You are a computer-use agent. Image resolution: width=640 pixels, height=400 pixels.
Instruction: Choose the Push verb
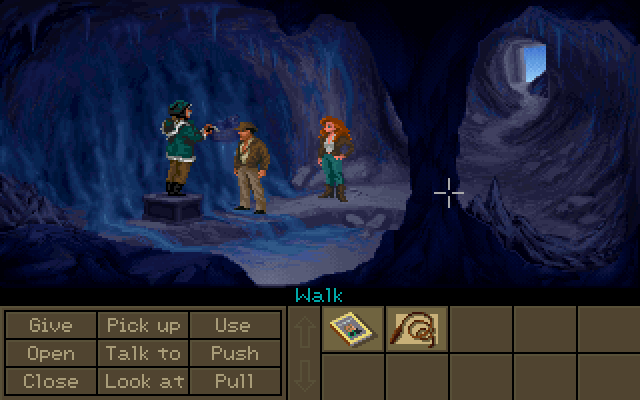click(233, 353)
